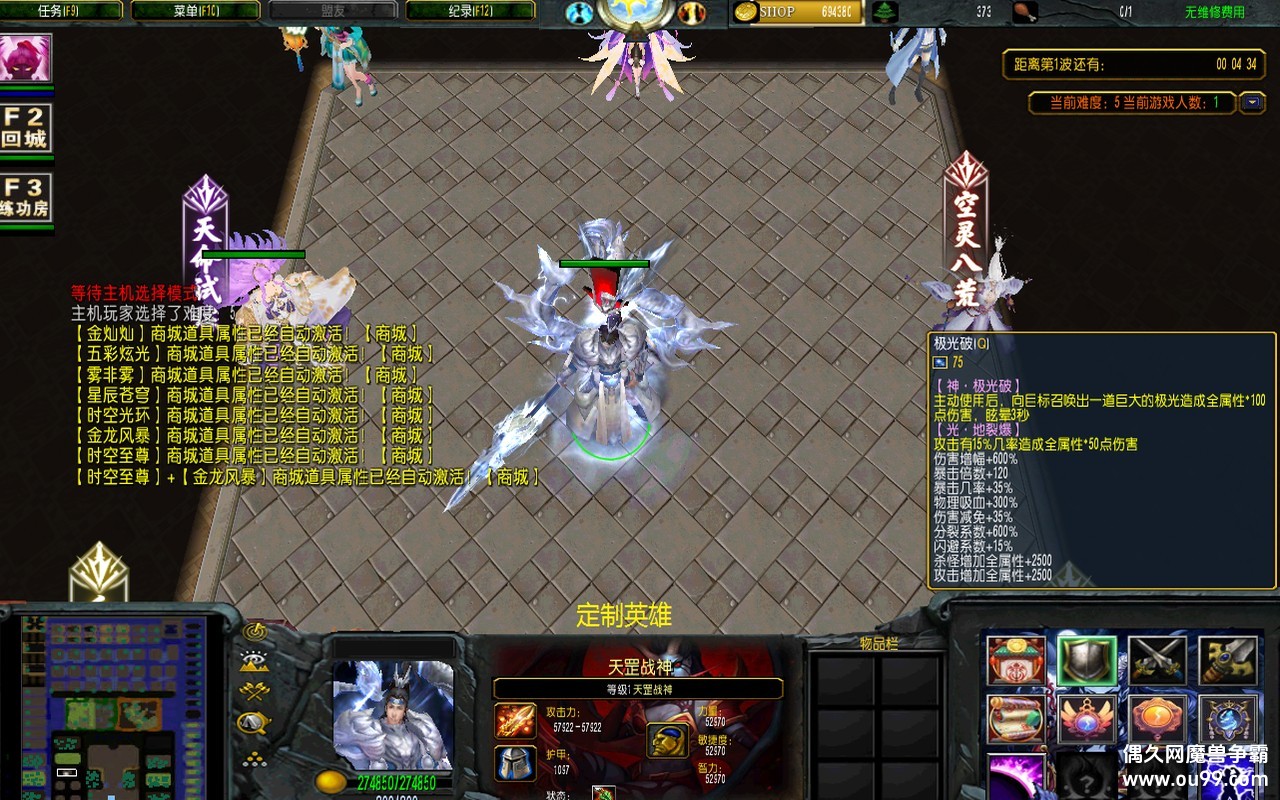Open the formation toggle button
This screenshot has height=800, width=1280.
point(254,757)
